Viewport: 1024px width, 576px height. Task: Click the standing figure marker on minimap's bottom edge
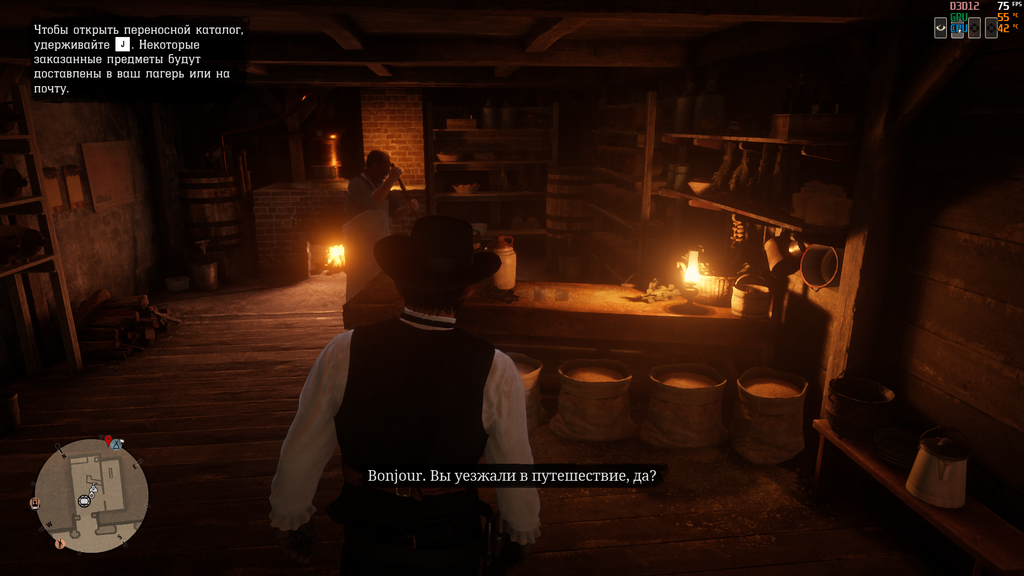(59, 544)
